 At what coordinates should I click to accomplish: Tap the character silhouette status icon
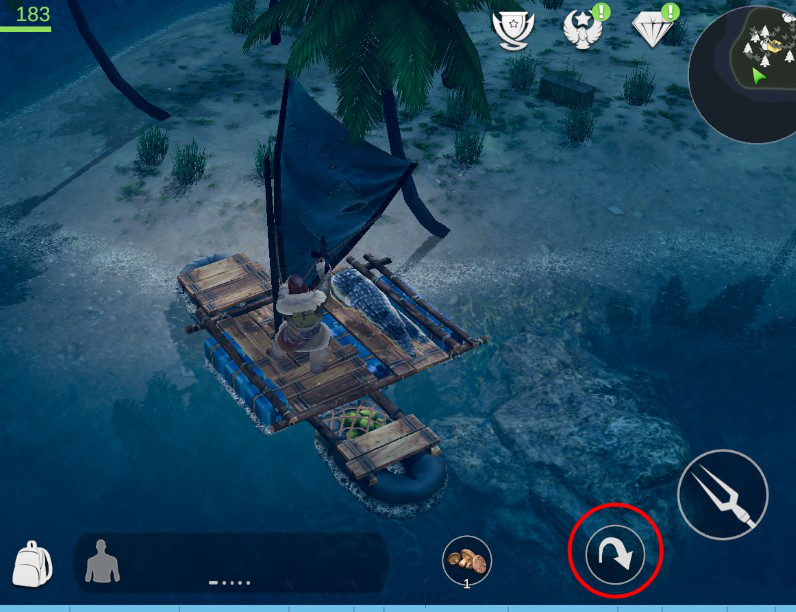102,561
